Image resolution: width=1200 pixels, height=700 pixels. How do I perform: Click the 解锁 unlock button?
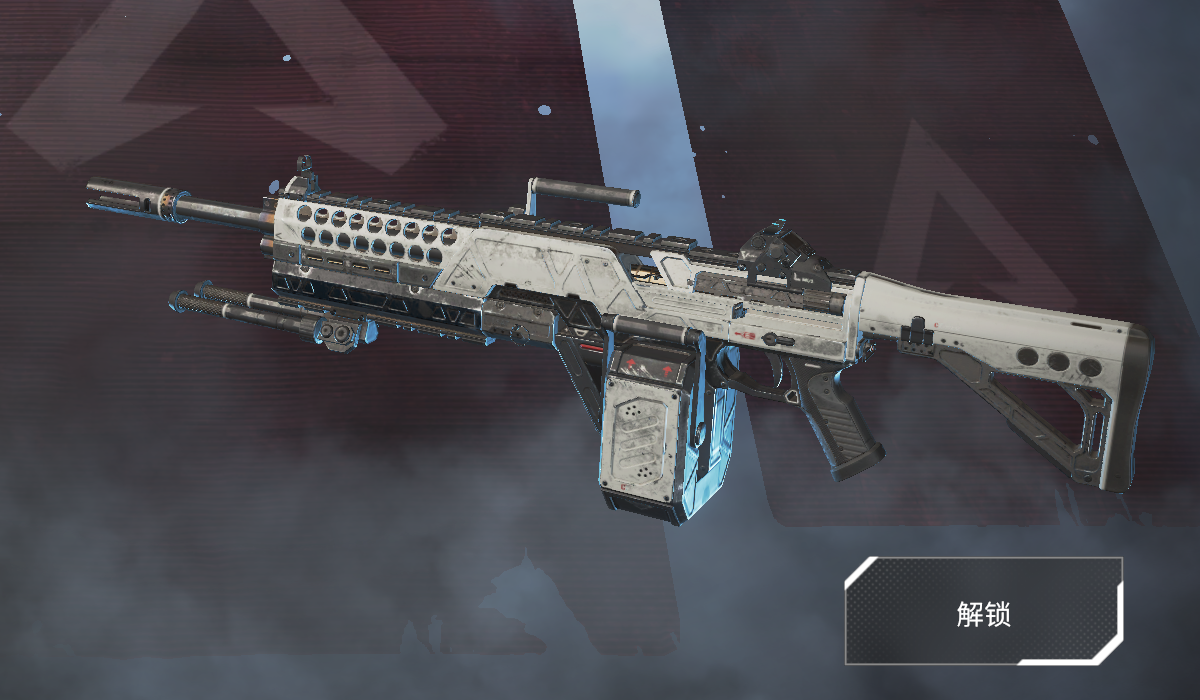pyautogui.click(x=983, y=611)
